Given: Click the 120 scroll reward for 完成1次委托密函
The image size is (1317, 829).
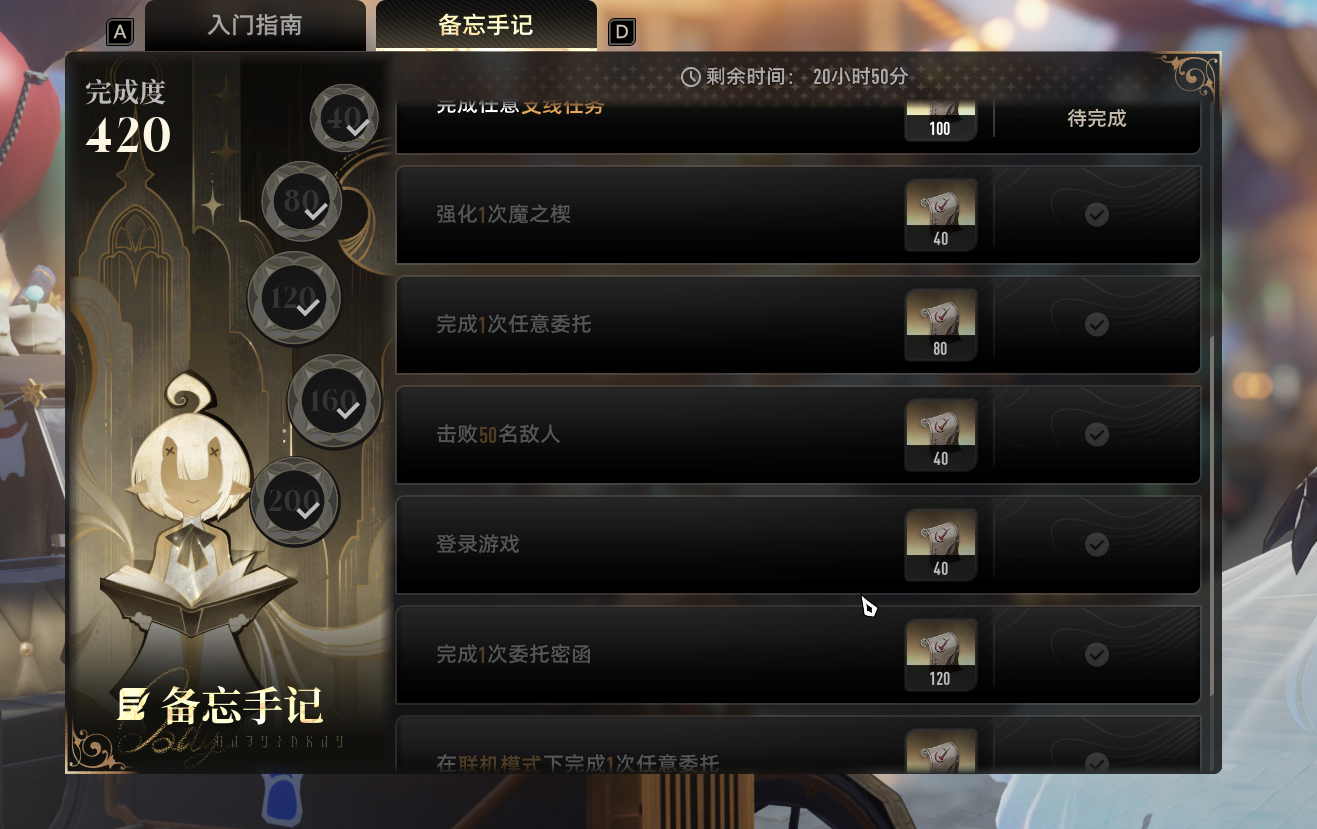Looking at the screenshot, I should [x=940, y=654].
